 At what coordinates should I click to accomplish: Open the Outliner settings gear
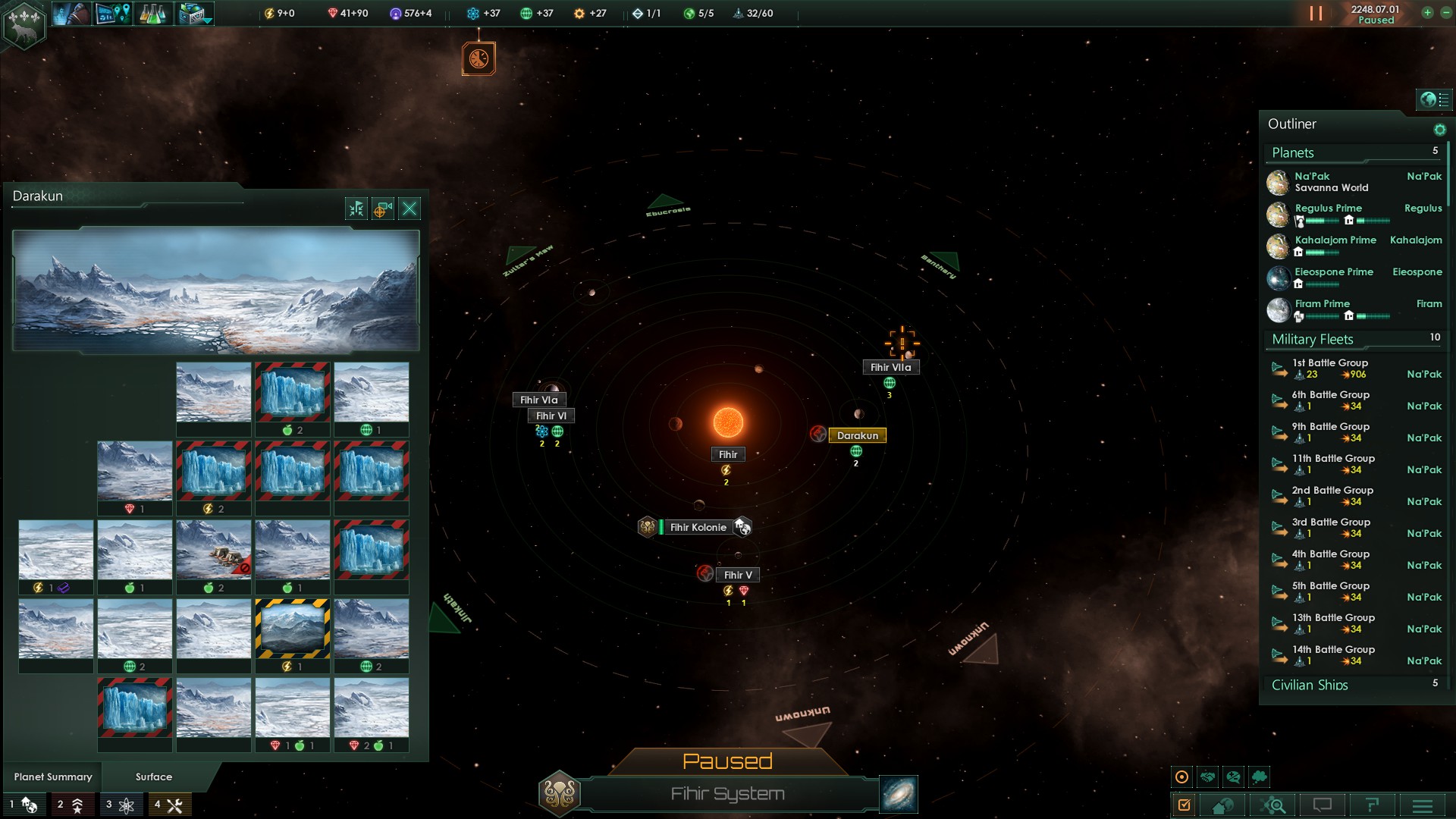coord(1439,130)
